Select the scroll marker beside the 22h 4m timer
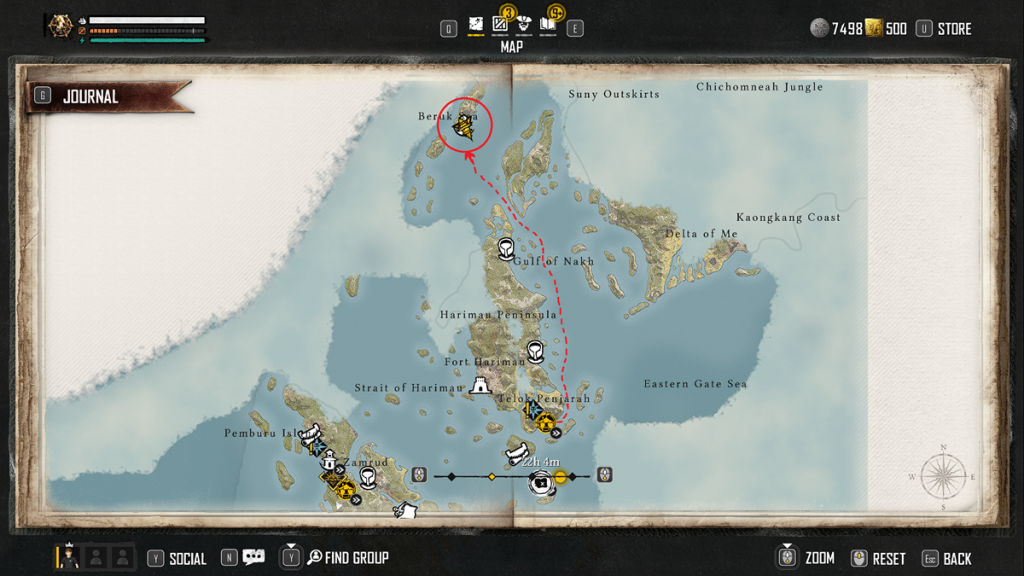Screen dimensions: 1024x576 (516, 453)
